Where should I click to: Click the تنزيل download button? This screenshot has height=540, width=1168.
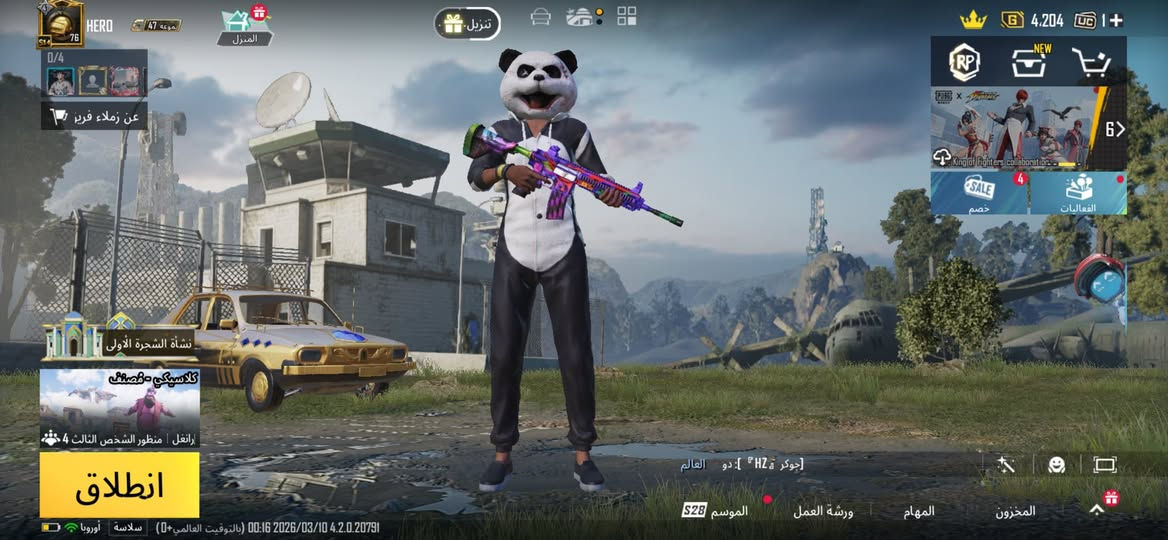[x=467, y=23]
